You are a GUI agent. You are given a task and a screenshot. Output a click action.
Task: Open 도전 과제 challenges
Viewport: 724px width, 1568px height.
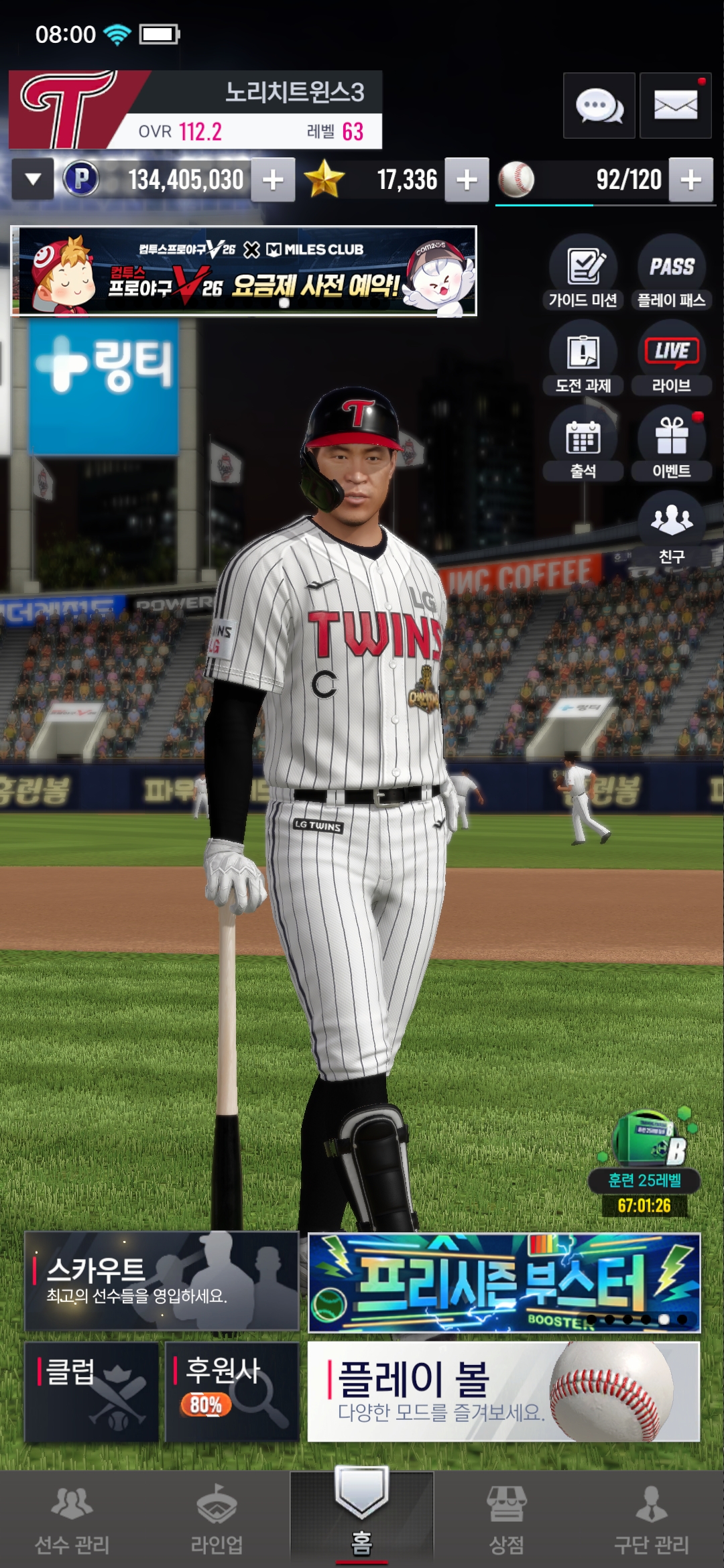click(583, 358)
